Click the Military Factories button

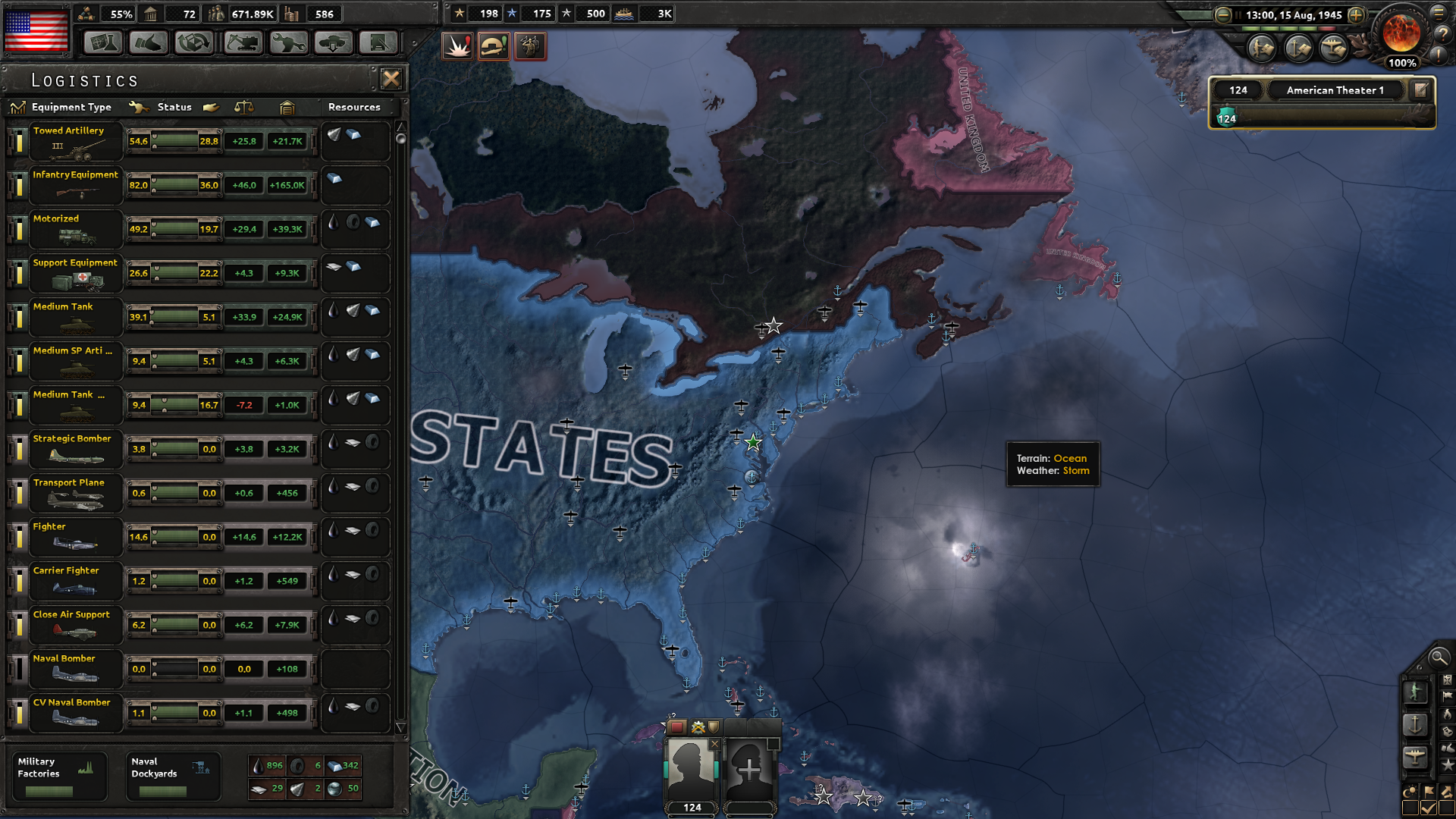click(x=59, y=775)
